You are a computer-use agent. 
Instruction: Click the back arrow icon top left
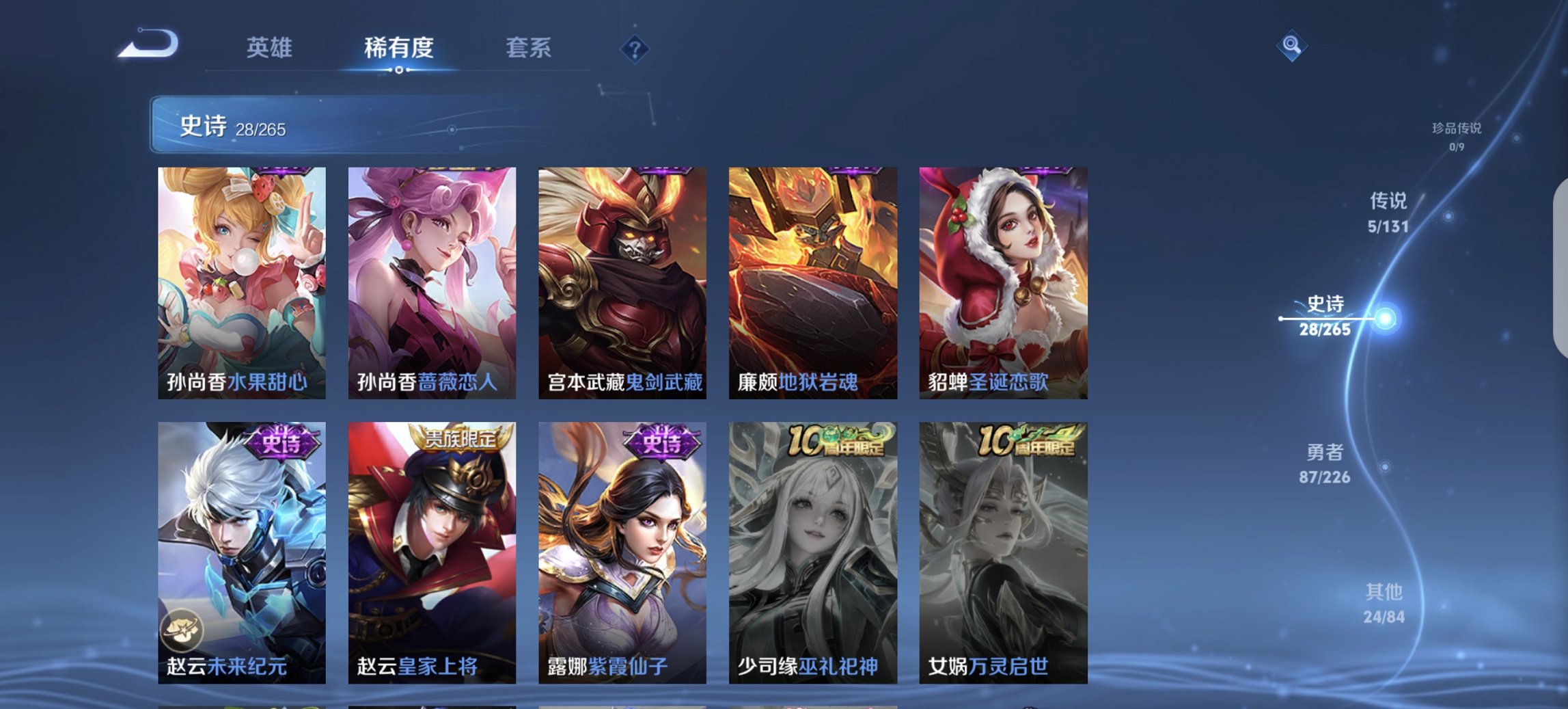147,43
